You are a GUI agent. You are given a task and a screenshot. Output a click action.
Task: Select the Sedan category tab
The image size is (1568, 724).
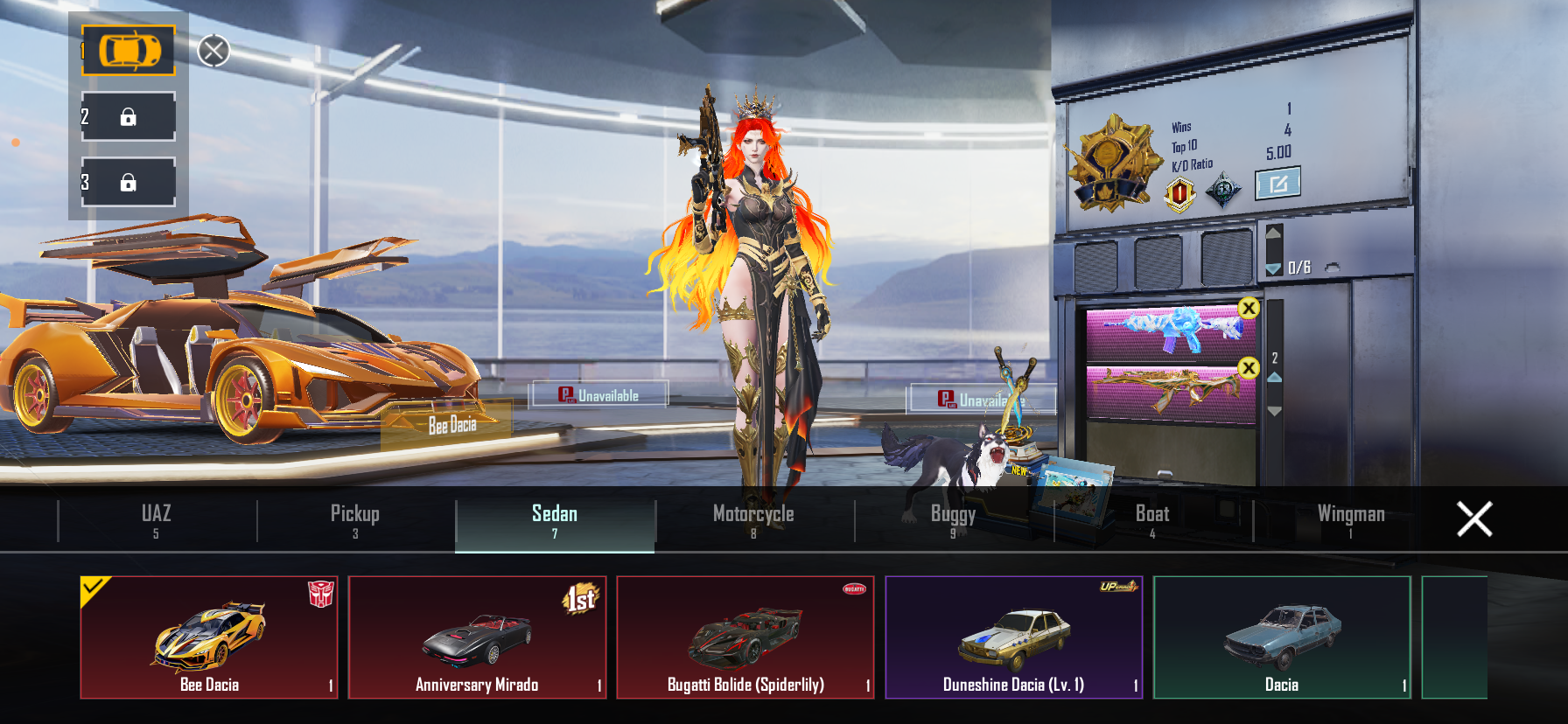(555, 519)
